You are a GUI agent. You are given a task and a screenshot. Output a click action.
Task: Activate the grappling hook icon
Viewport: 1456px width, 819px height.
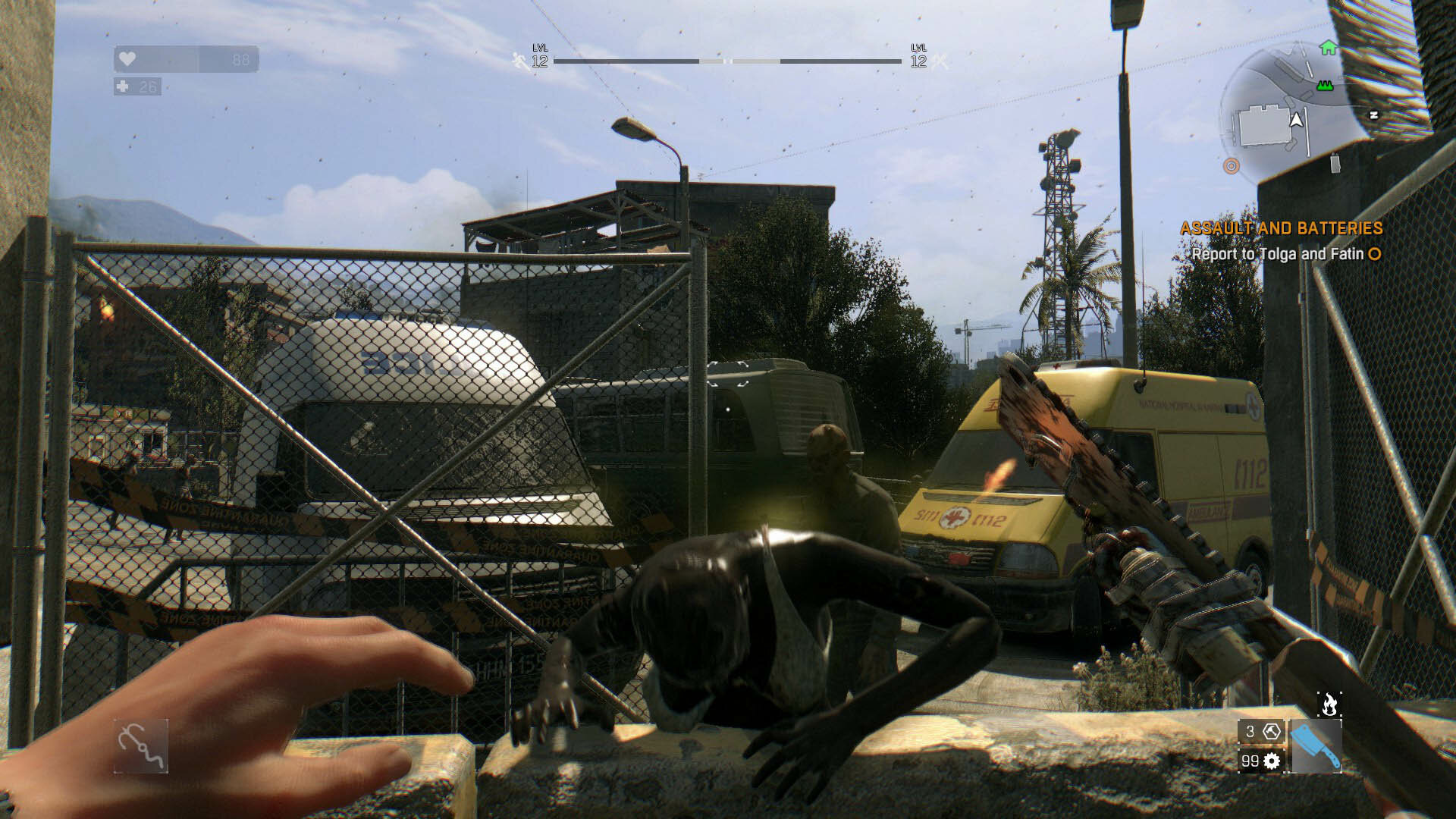pos(141,746)
